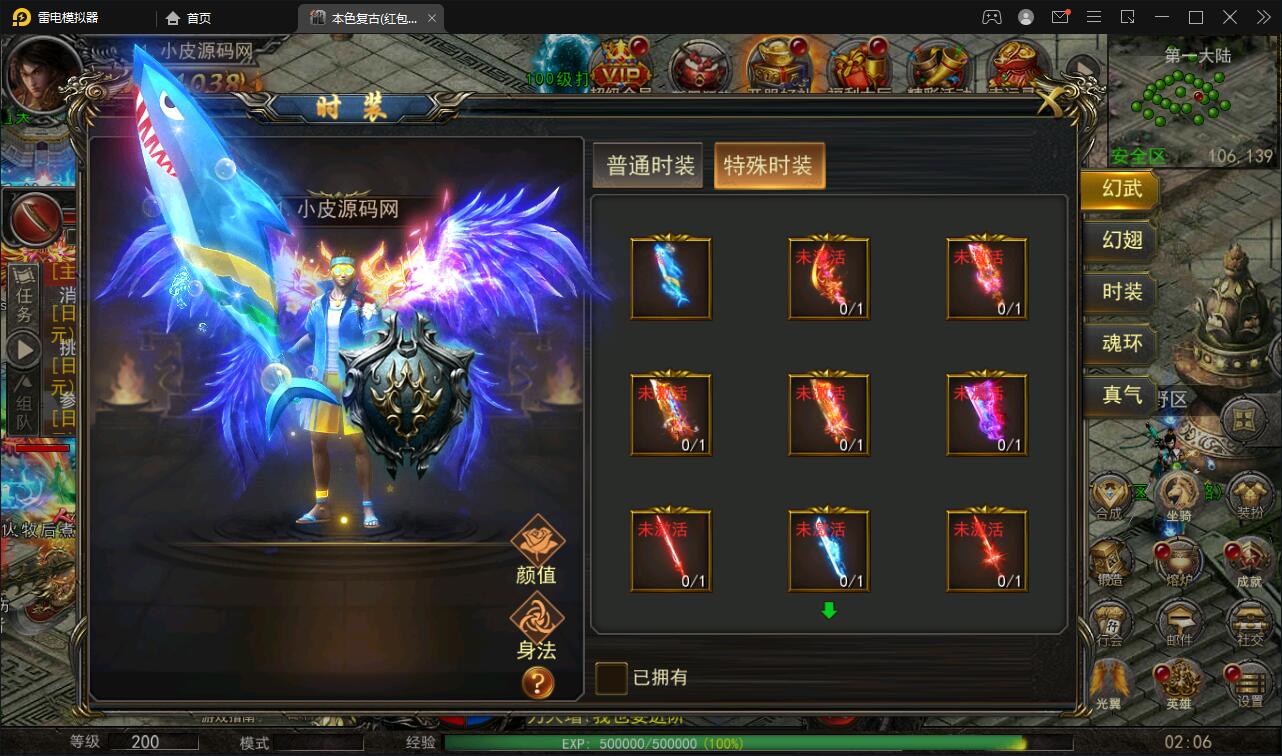Open the 成就 achievements icon
The image size is (1282, 756).
tap(1248, 560)
